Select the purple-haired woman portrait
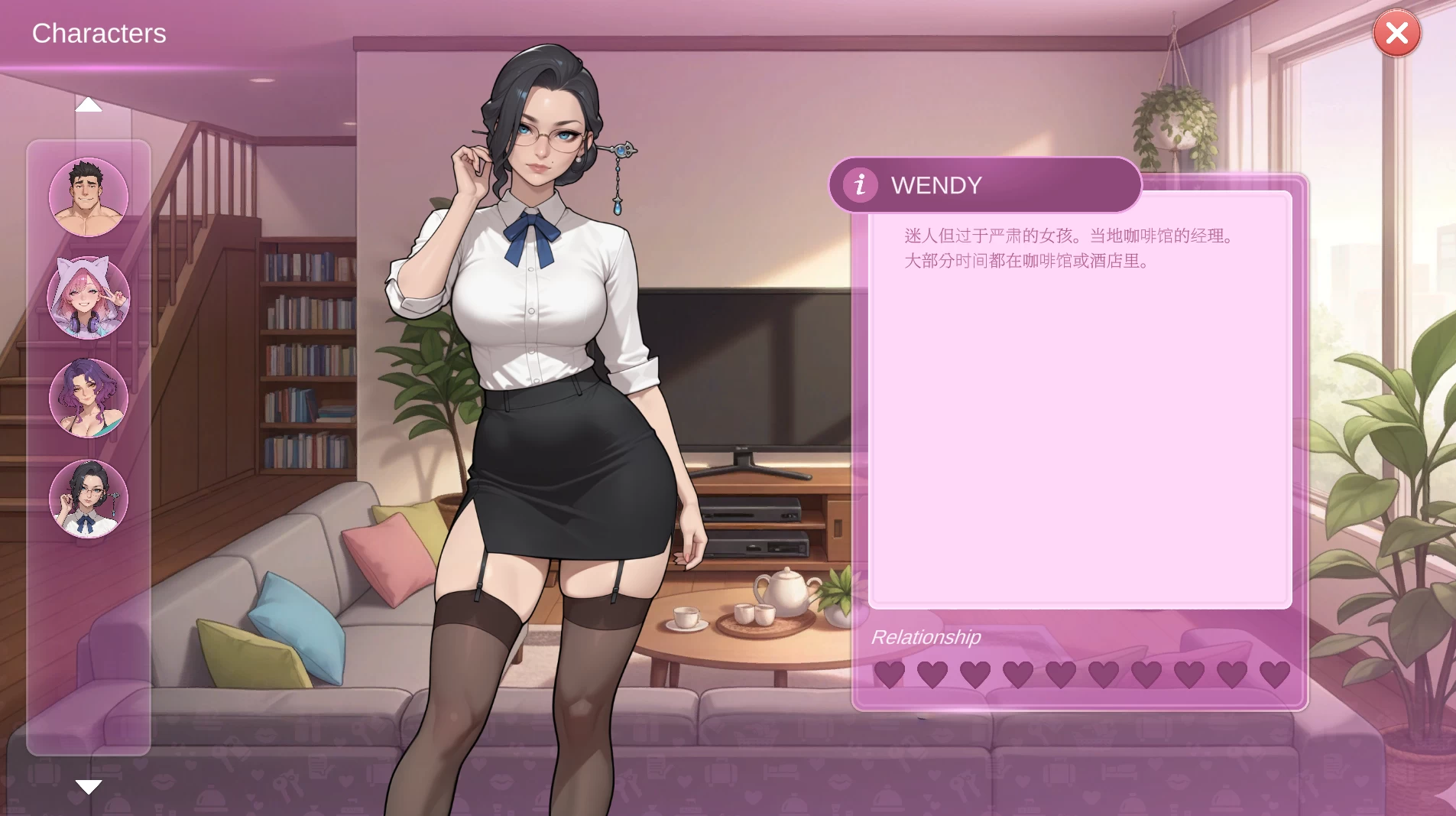Screen dimensions: 1456x816 89,398
